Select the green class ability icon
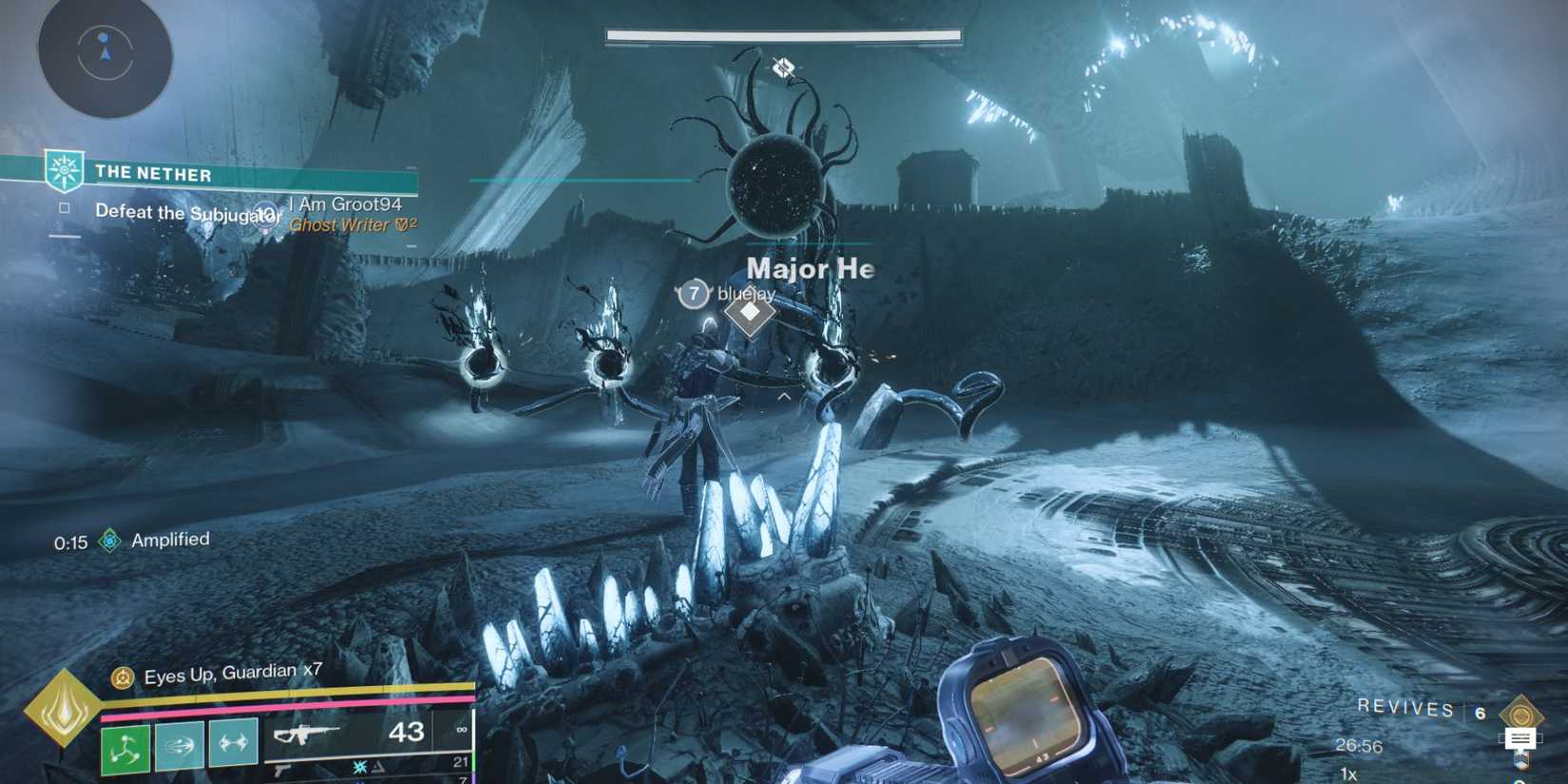The image size is (1568, 784). tap(126, 747)
